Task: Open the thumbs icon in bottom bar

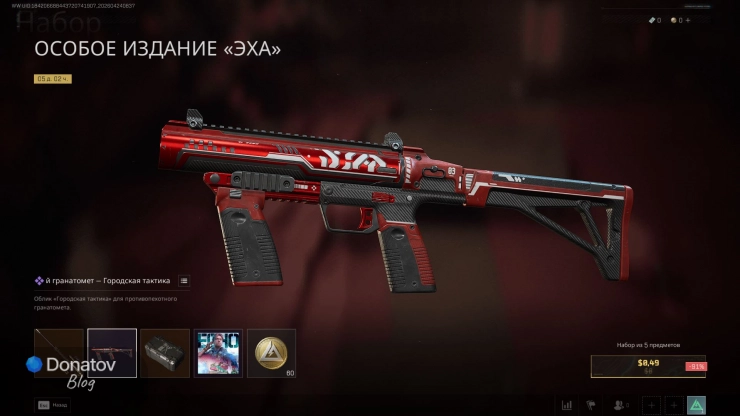Action: pyautogui.click(x=593, y=405)
